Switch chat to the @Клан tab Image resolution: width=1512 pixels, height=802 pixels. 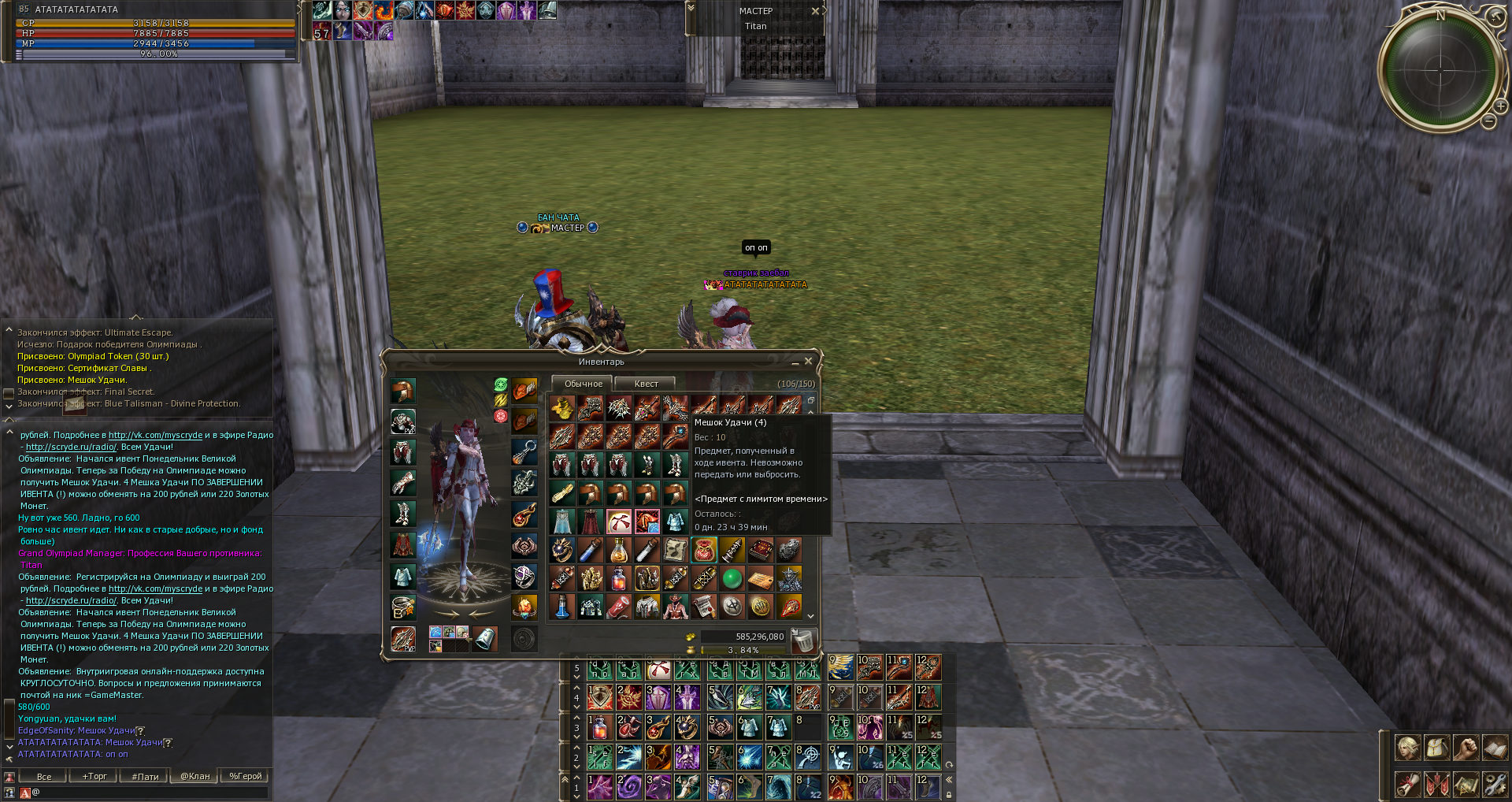pos(195,776)
